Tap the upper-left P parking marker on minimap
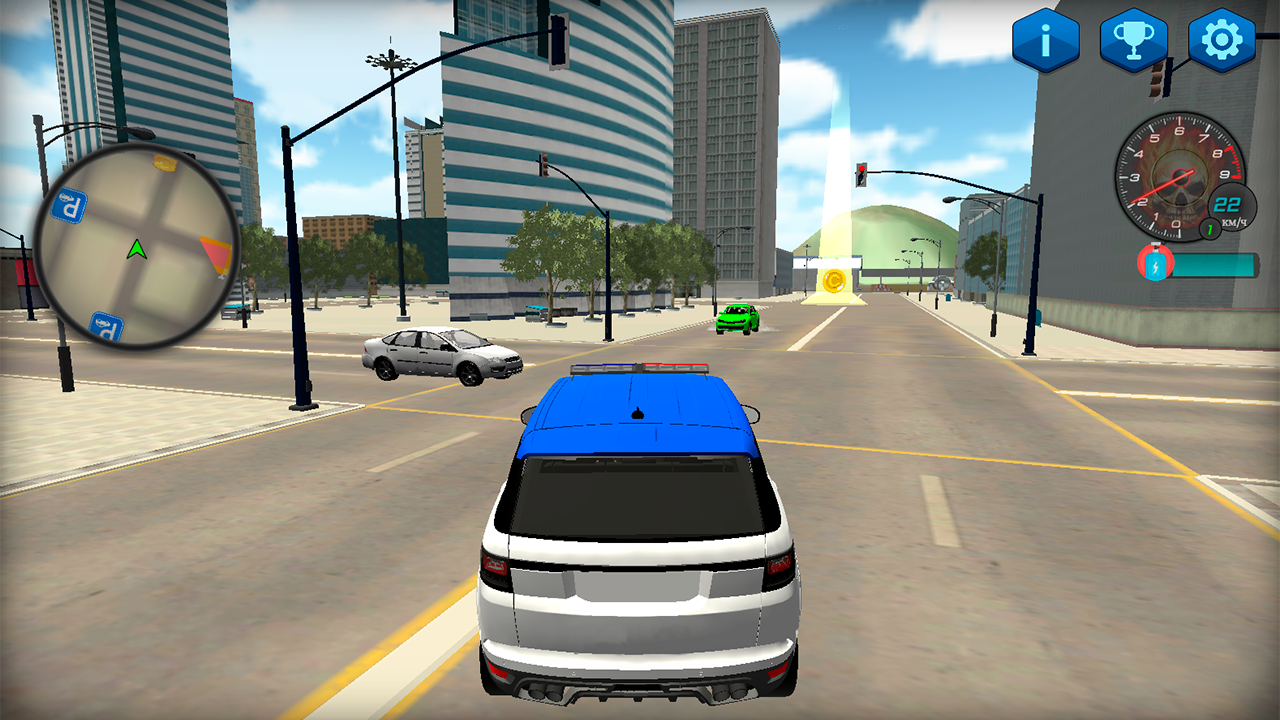The image size is (1280, 720). [68, 203]
